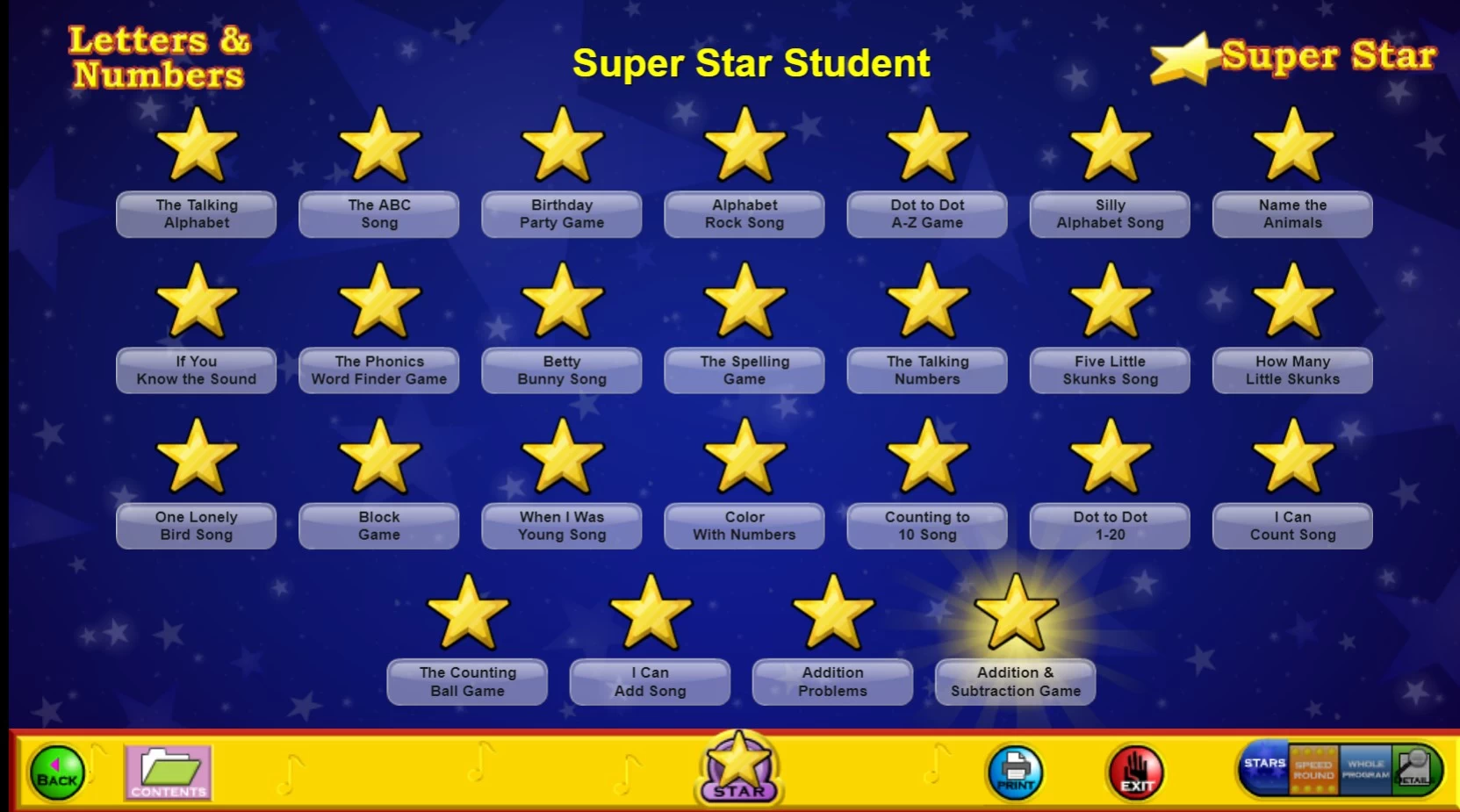
Task: Play The Spelling Game
Action: (744, 370)
